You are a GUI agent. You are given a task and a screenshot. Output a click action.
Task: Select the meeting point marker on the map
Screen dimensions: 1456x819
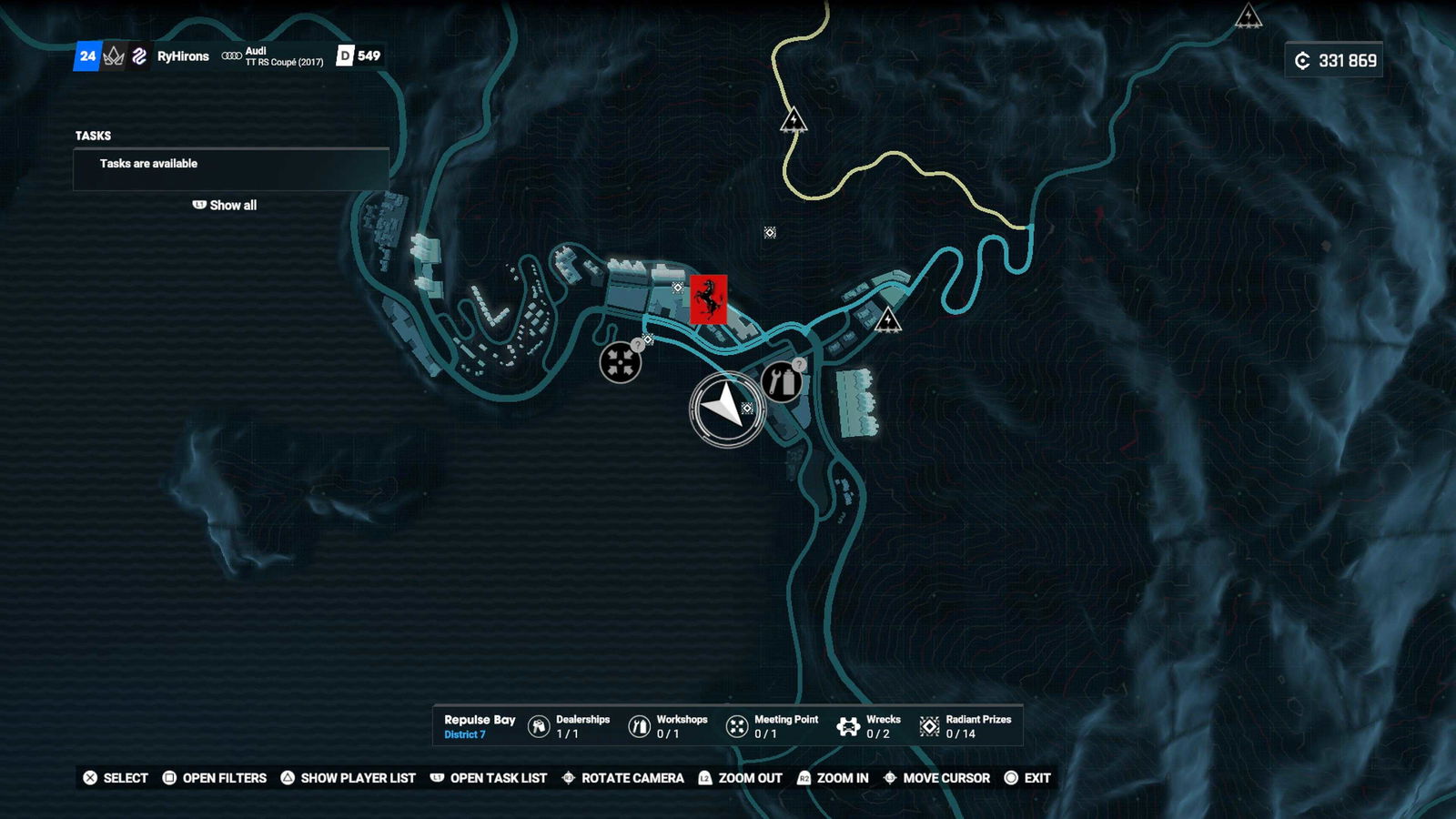coord(621,362)
